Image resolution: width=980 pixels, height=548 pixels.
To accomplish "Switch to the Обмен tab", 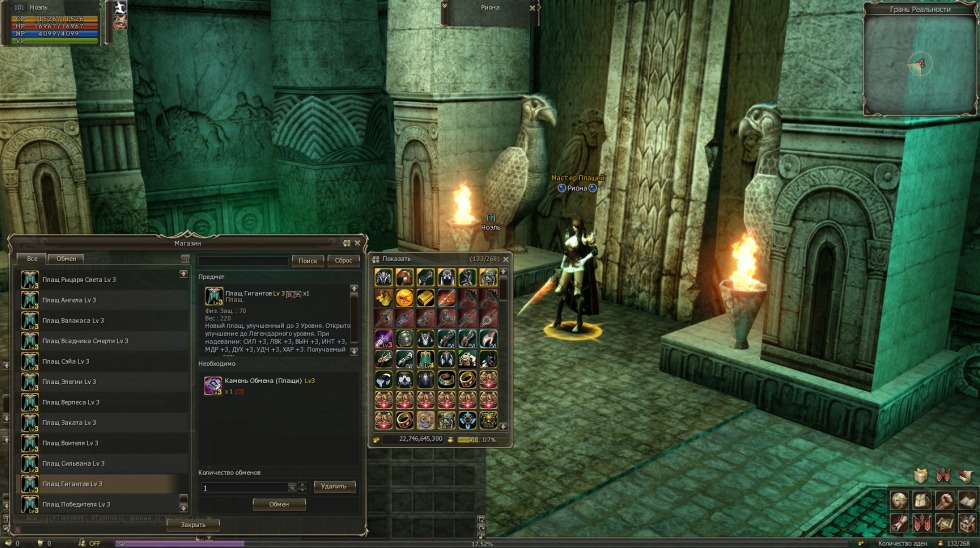I will [x=66, y=258].
